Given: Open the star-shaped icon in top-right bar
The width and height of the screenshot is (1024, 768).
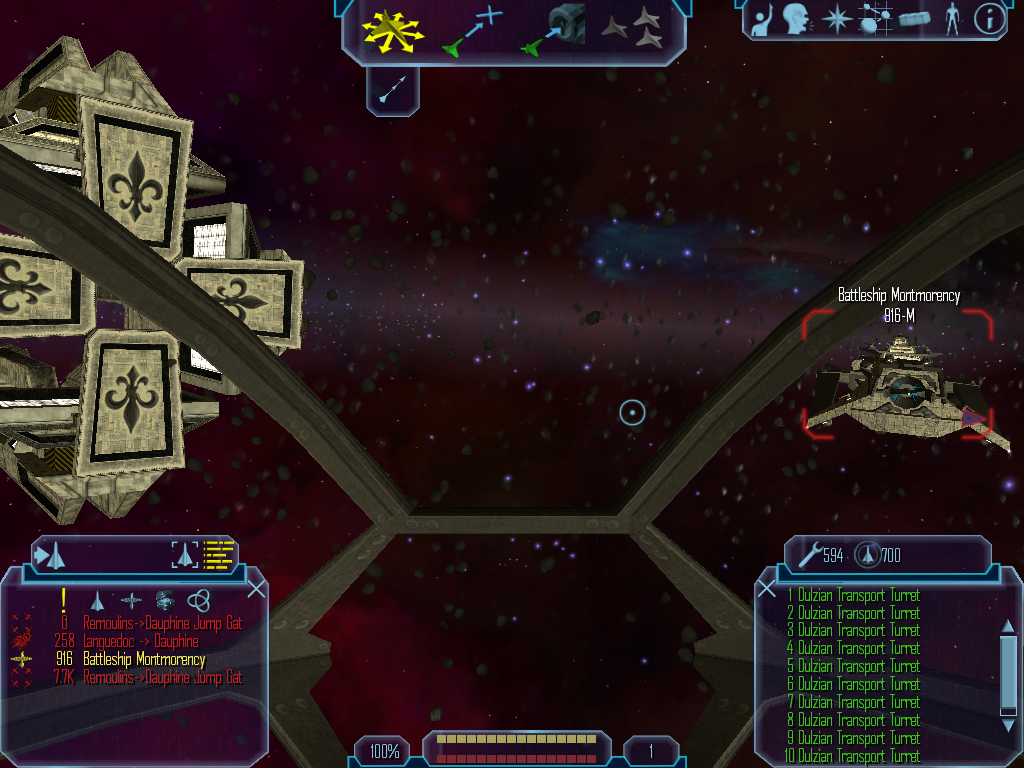Looking at the screenshot, I should pyautogui.click(x=835, y=19).
